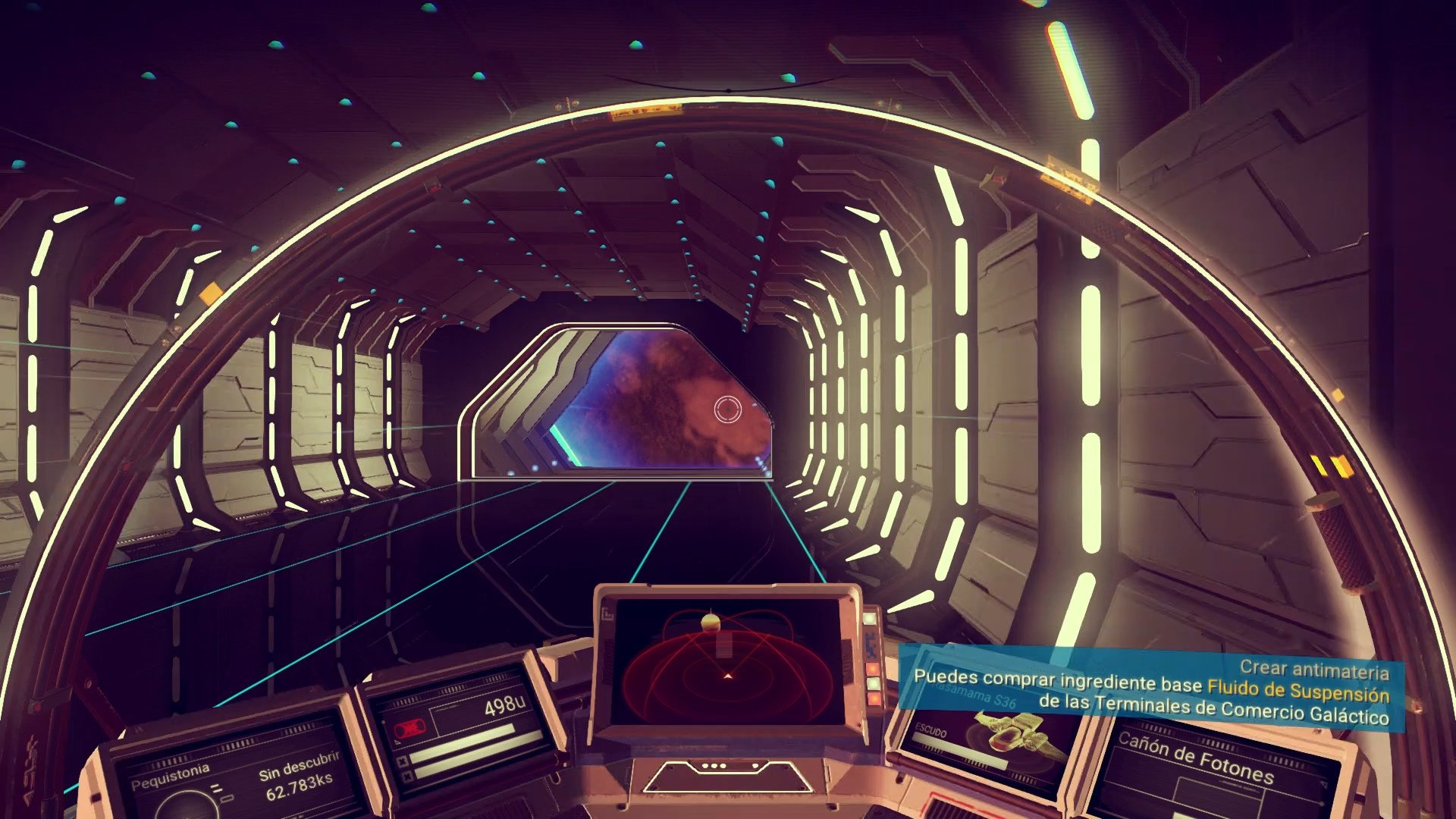Open the Escudo shield status display
Screen dimensions: 1456x819
pos(931,731)
